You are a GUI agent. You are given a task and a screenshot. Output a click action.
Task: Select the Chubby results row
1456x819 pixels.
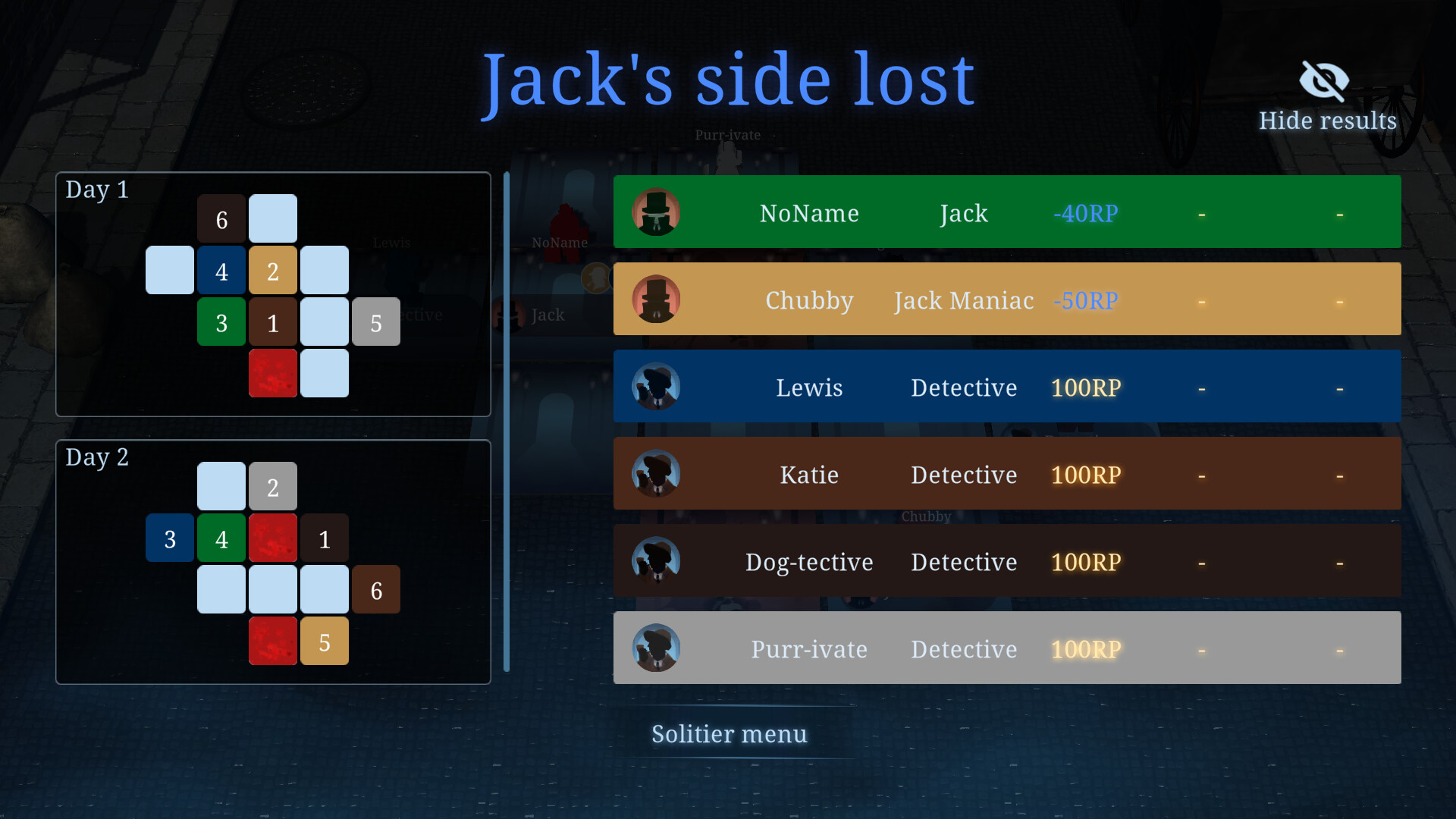coord(1007,299)
